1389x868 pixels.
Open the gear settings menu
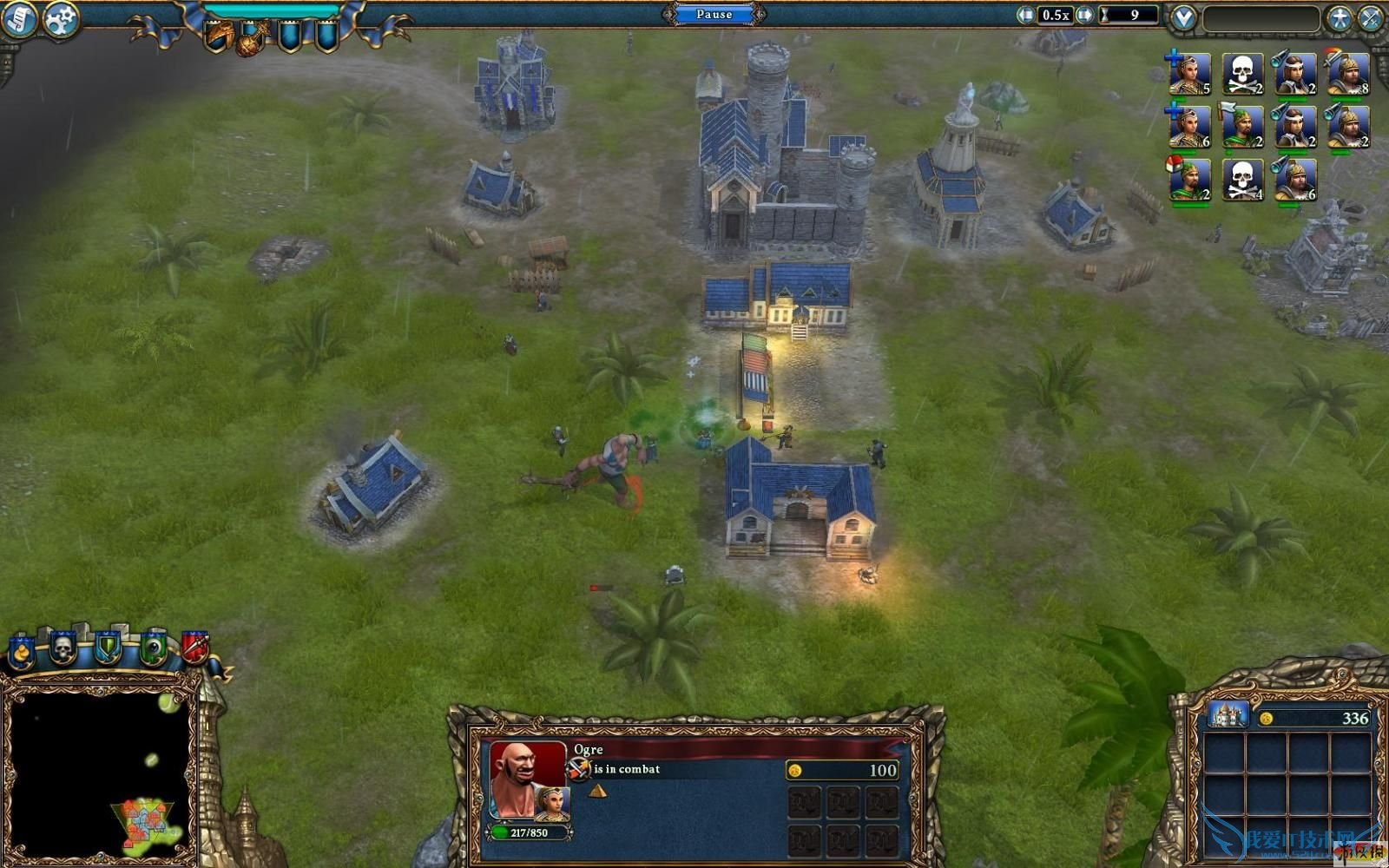point(61,20)
